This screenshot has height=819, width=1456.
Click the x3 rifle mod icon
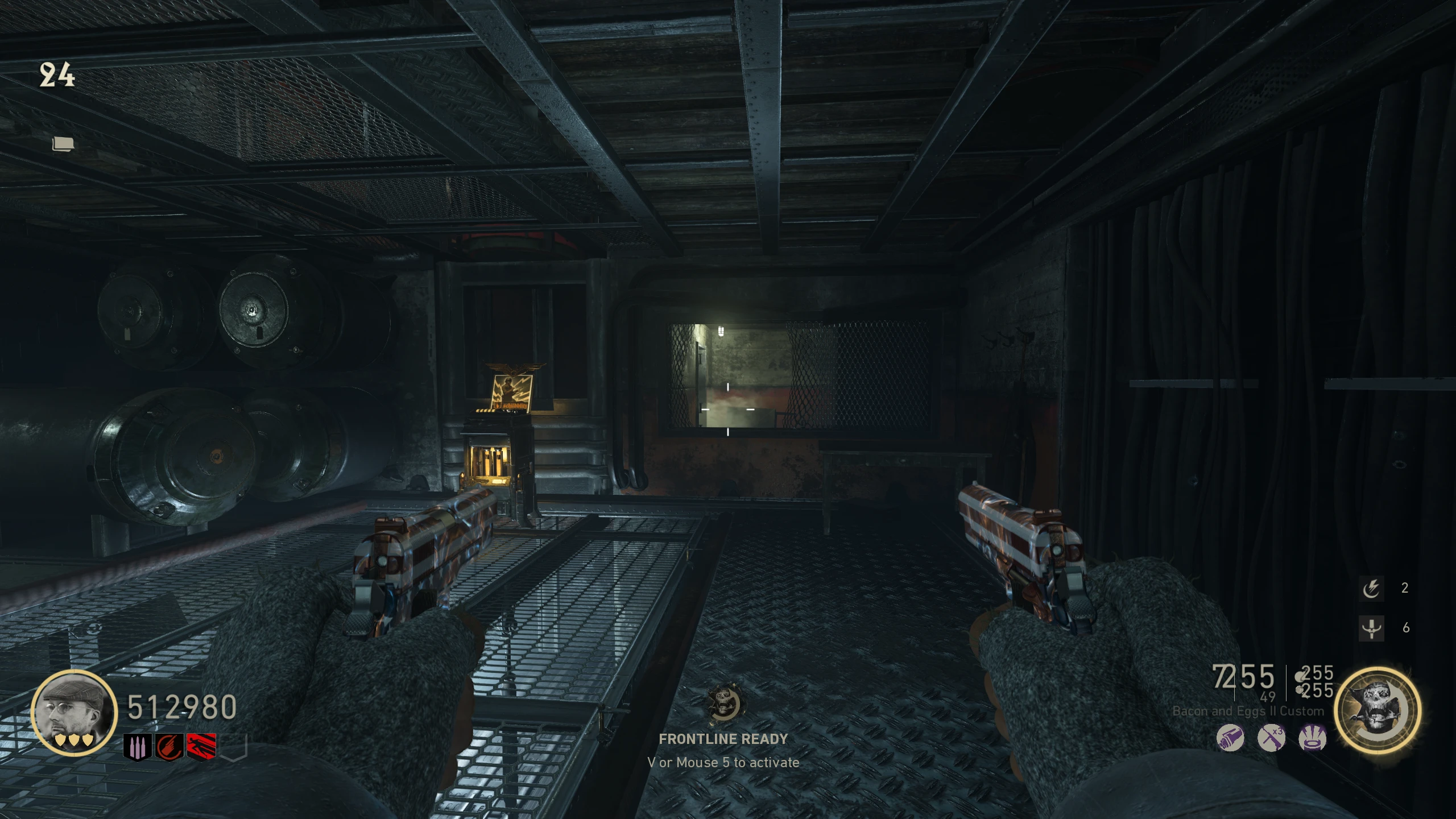[x=1271, y=738]
